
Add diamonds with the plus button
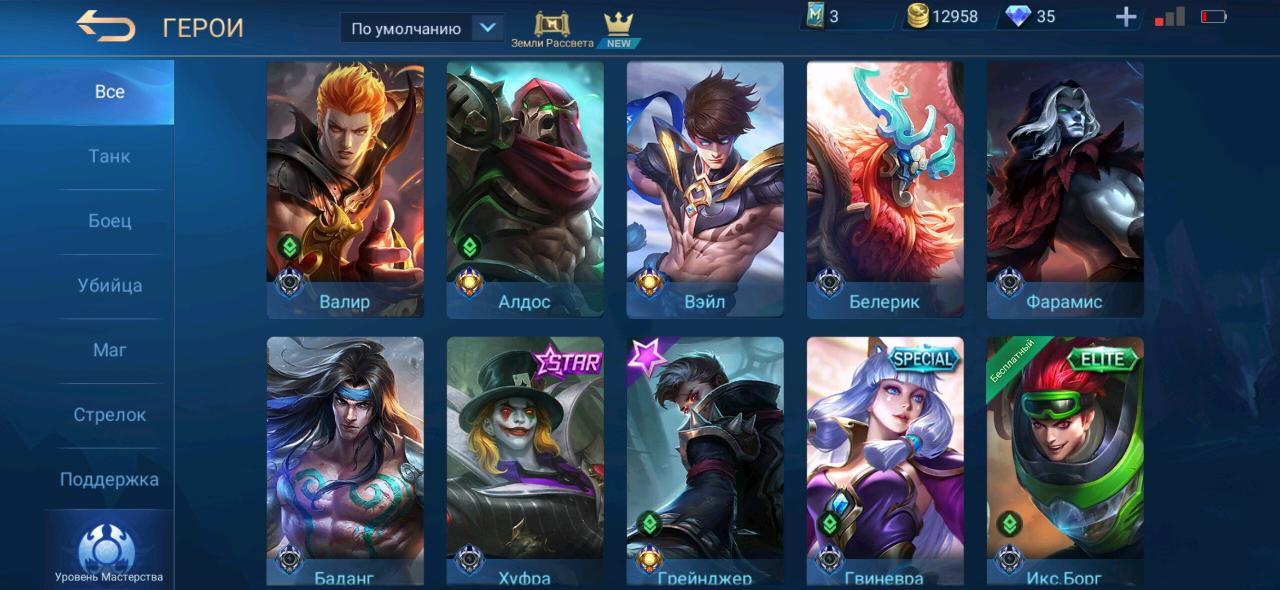pos(1126,17)
